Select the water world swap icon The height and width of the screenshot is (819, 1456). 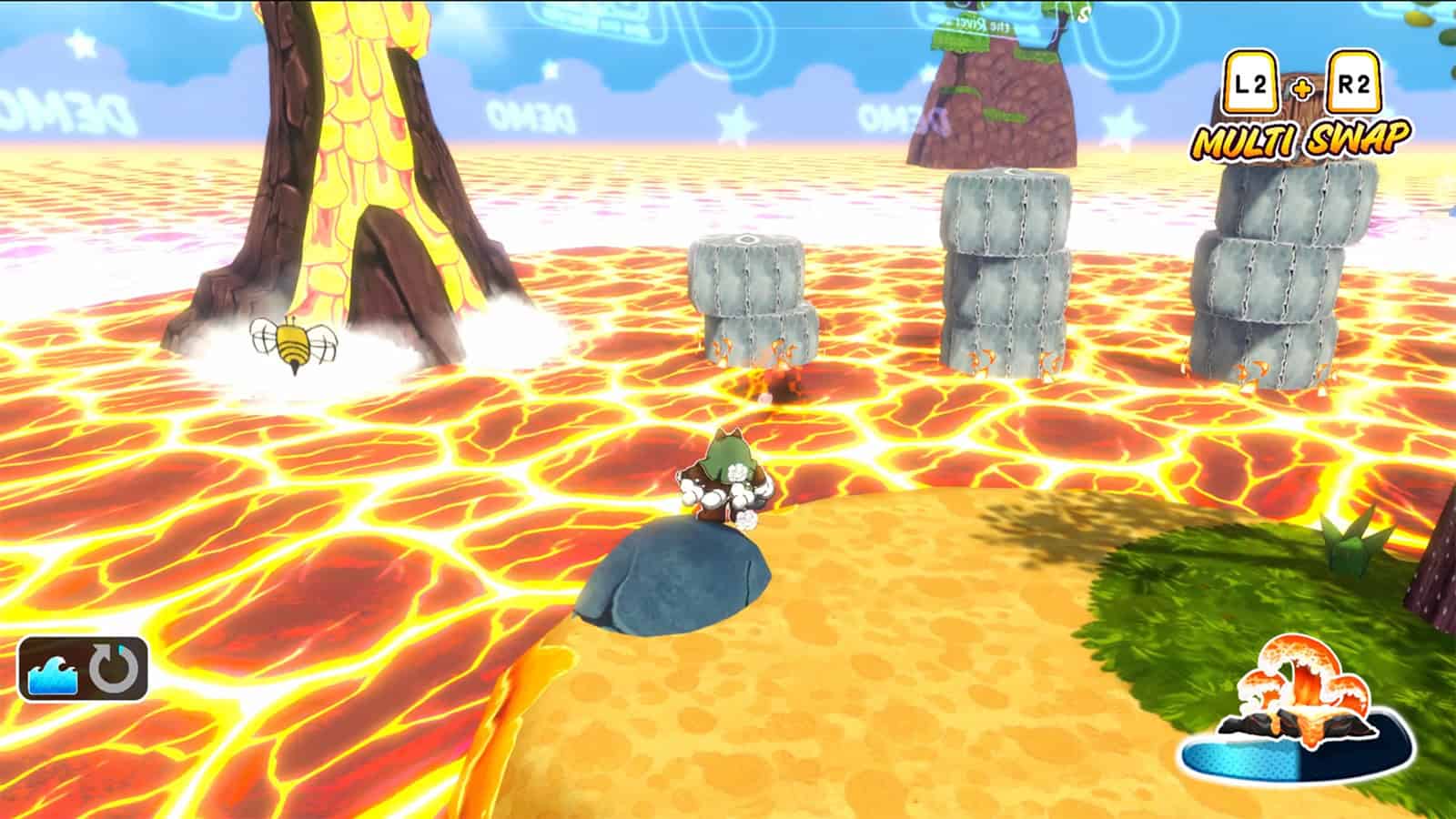click(56, 669)
